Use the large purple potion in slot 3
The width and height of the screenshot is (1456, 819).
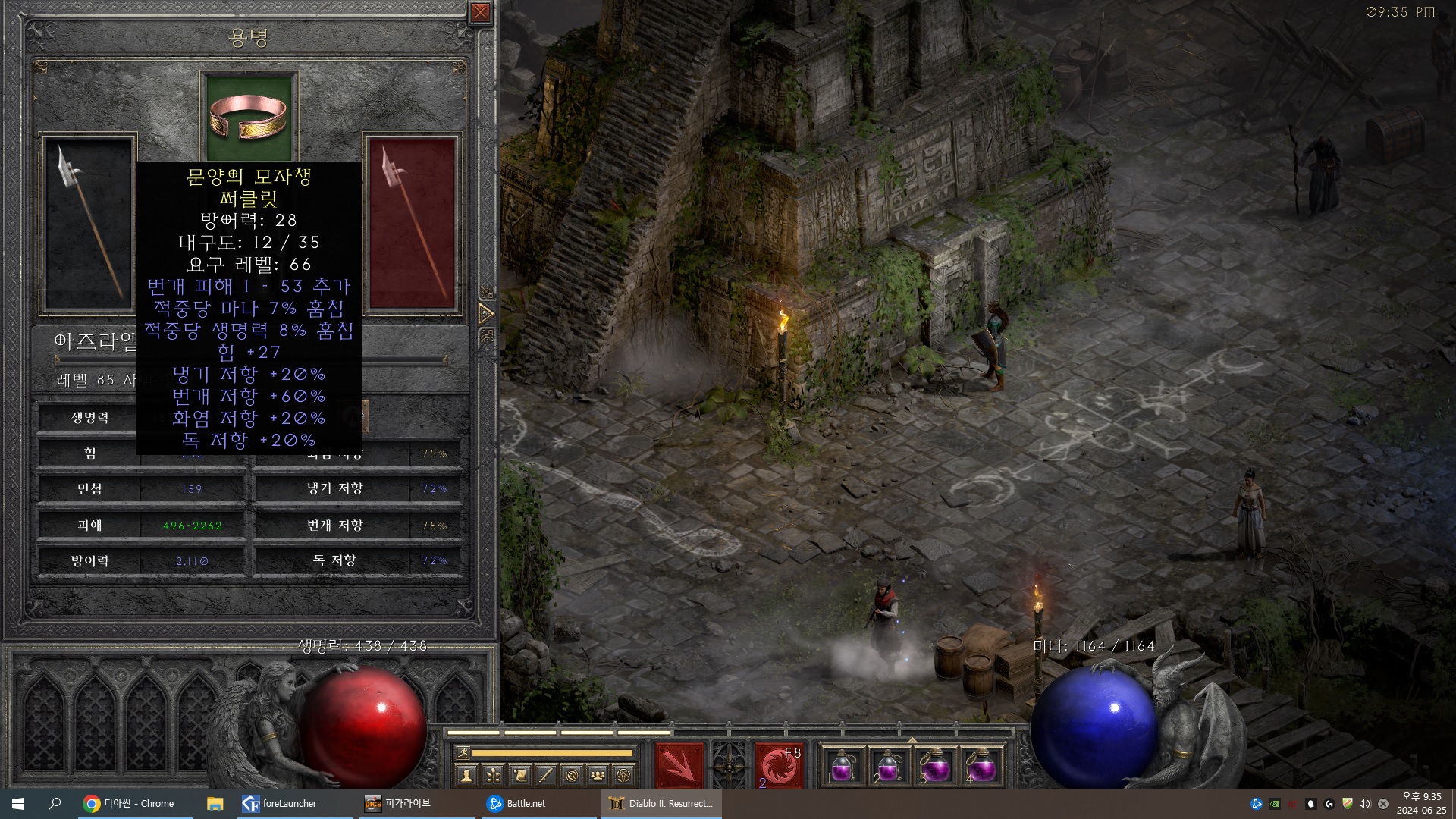click(935, 767)
